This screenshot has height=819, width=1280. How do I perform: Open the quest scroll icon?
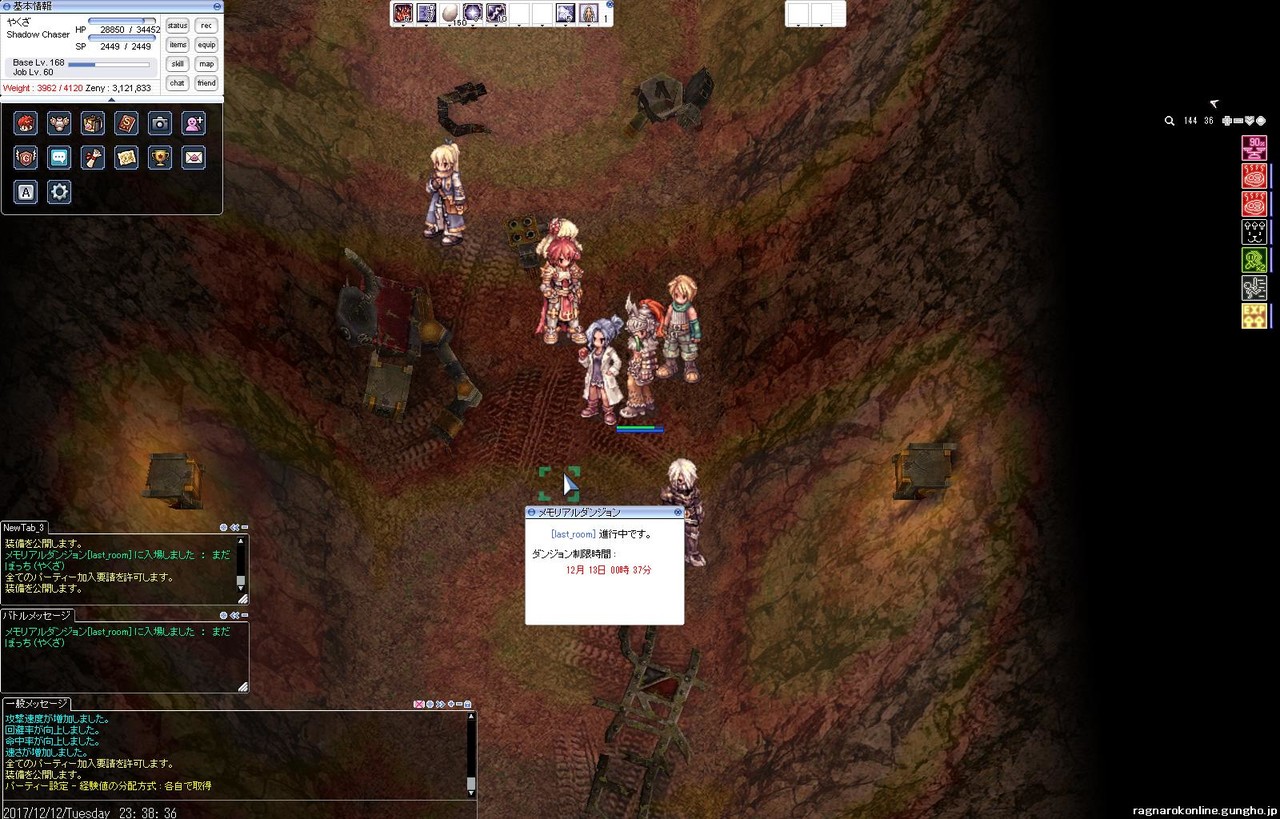[x=92, y=157]
